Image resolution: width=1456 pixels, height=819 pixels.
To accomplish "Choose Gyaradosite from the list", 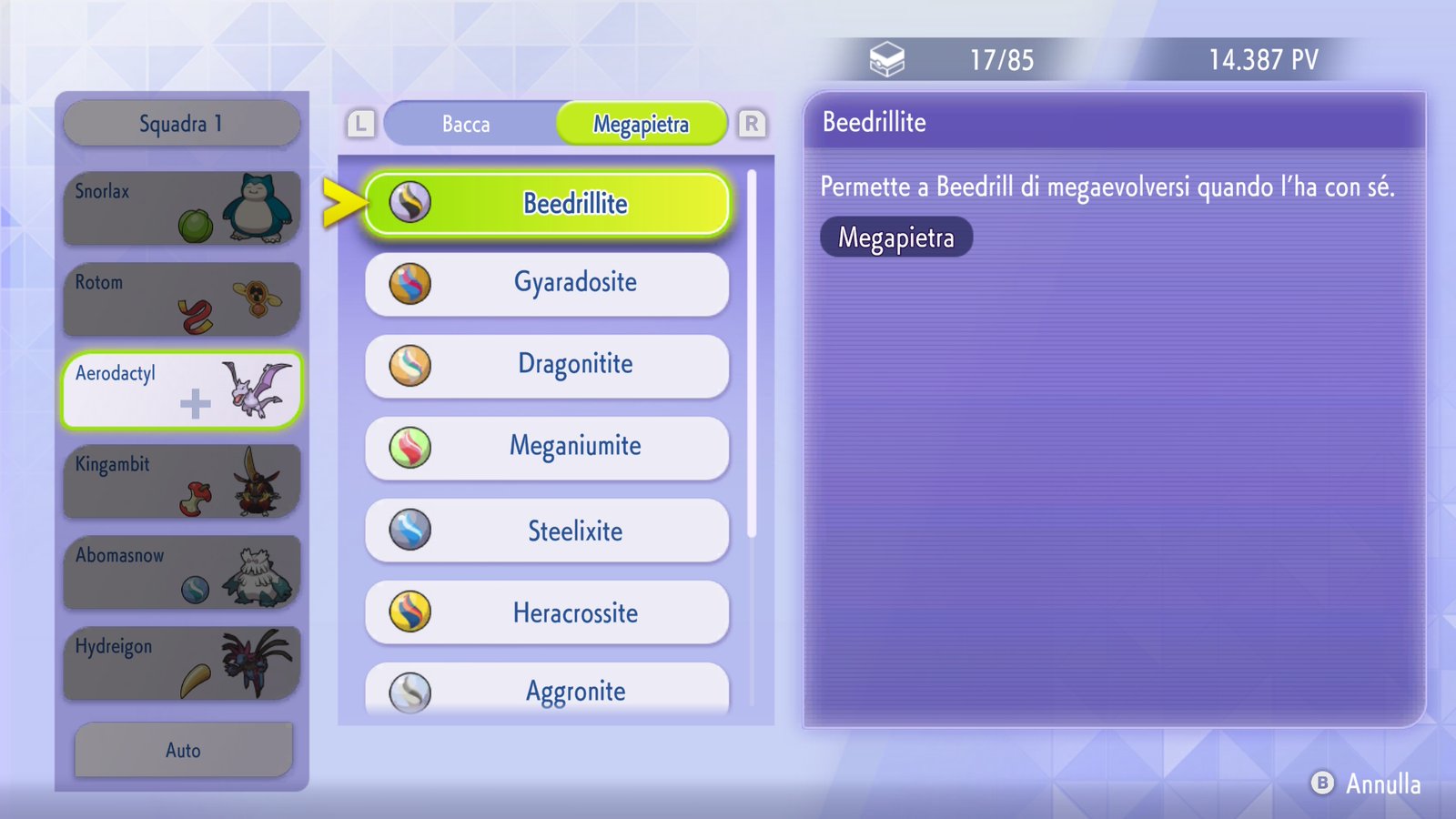I will pos(547,283).
